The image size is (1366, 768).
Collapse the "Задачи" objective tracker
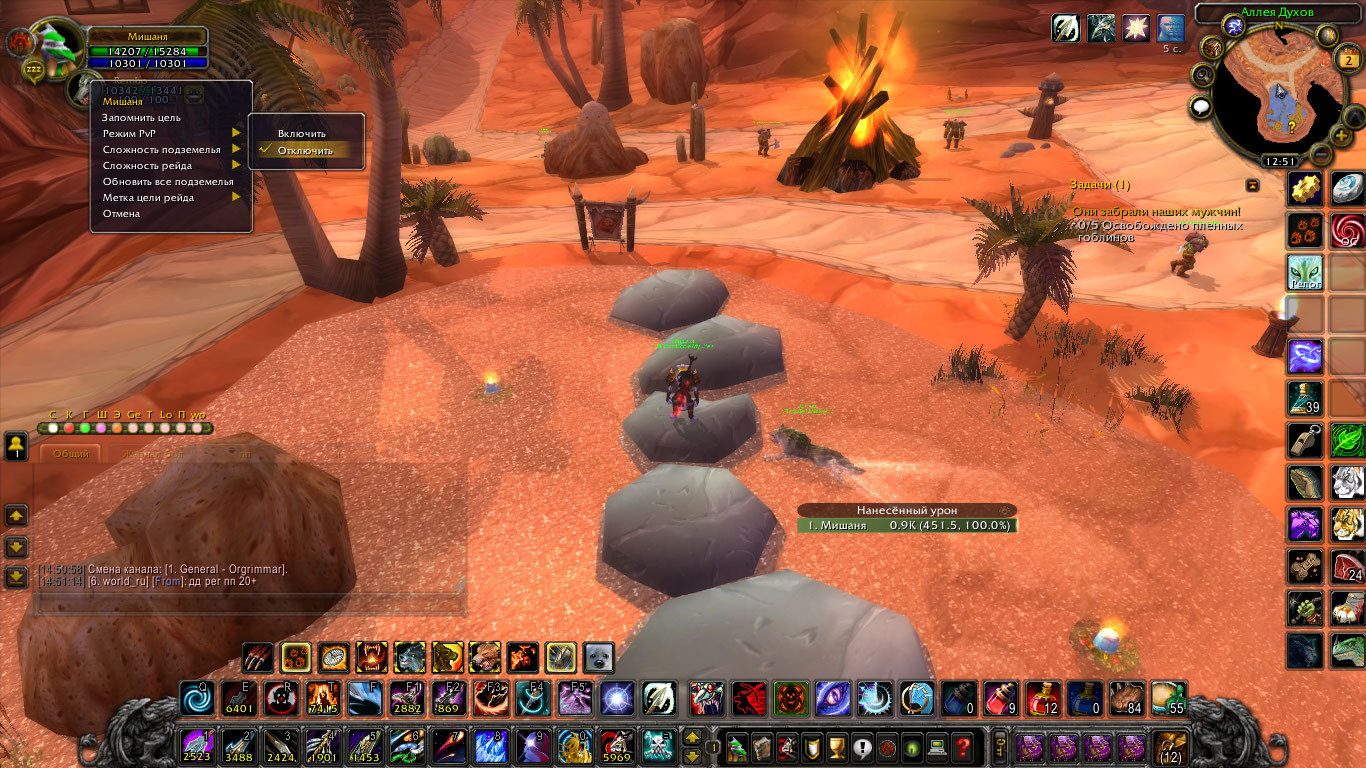[x=1252, y=185]
